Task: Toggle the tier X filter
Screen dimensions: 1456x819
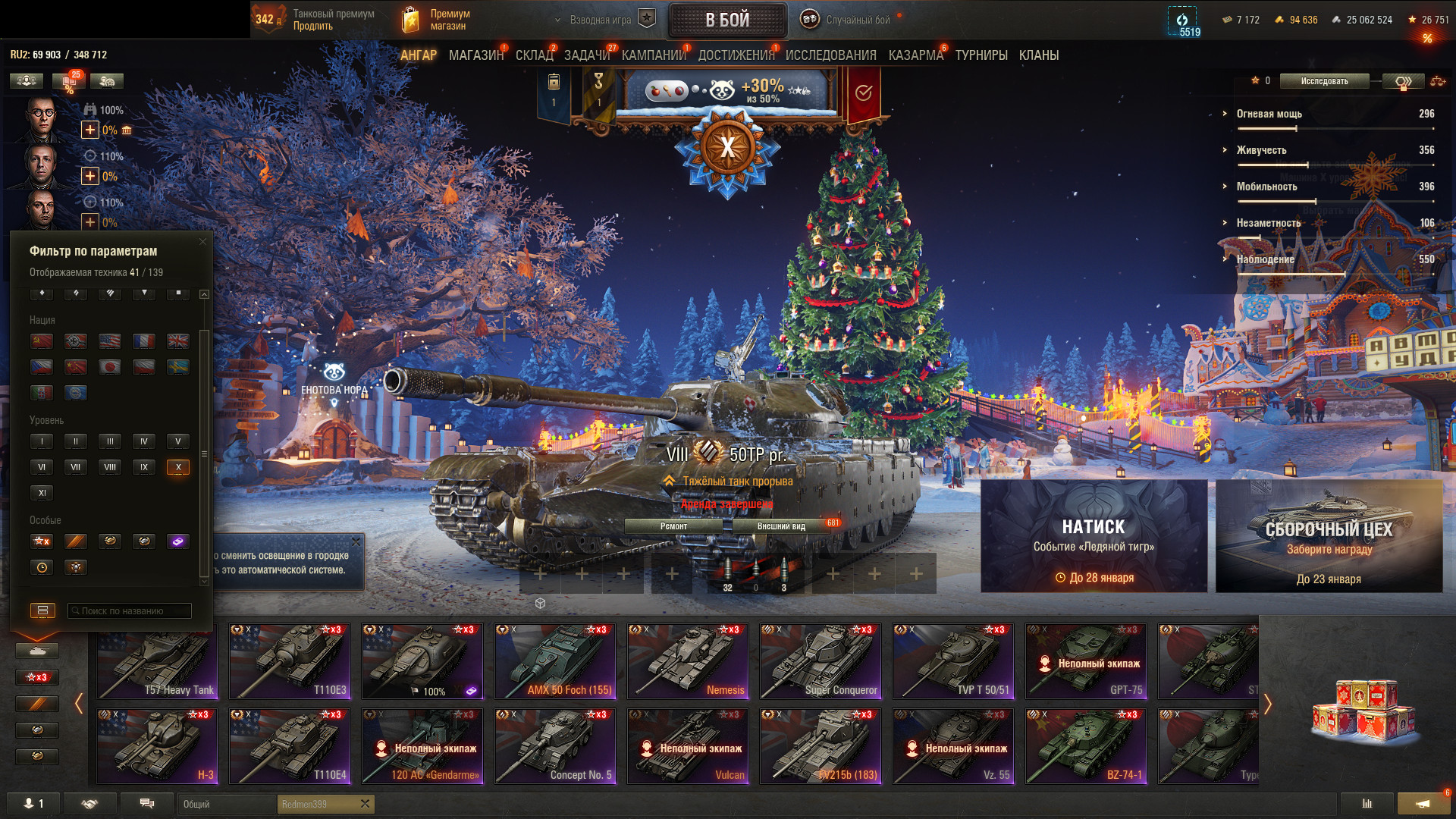Action: point(178,467)
